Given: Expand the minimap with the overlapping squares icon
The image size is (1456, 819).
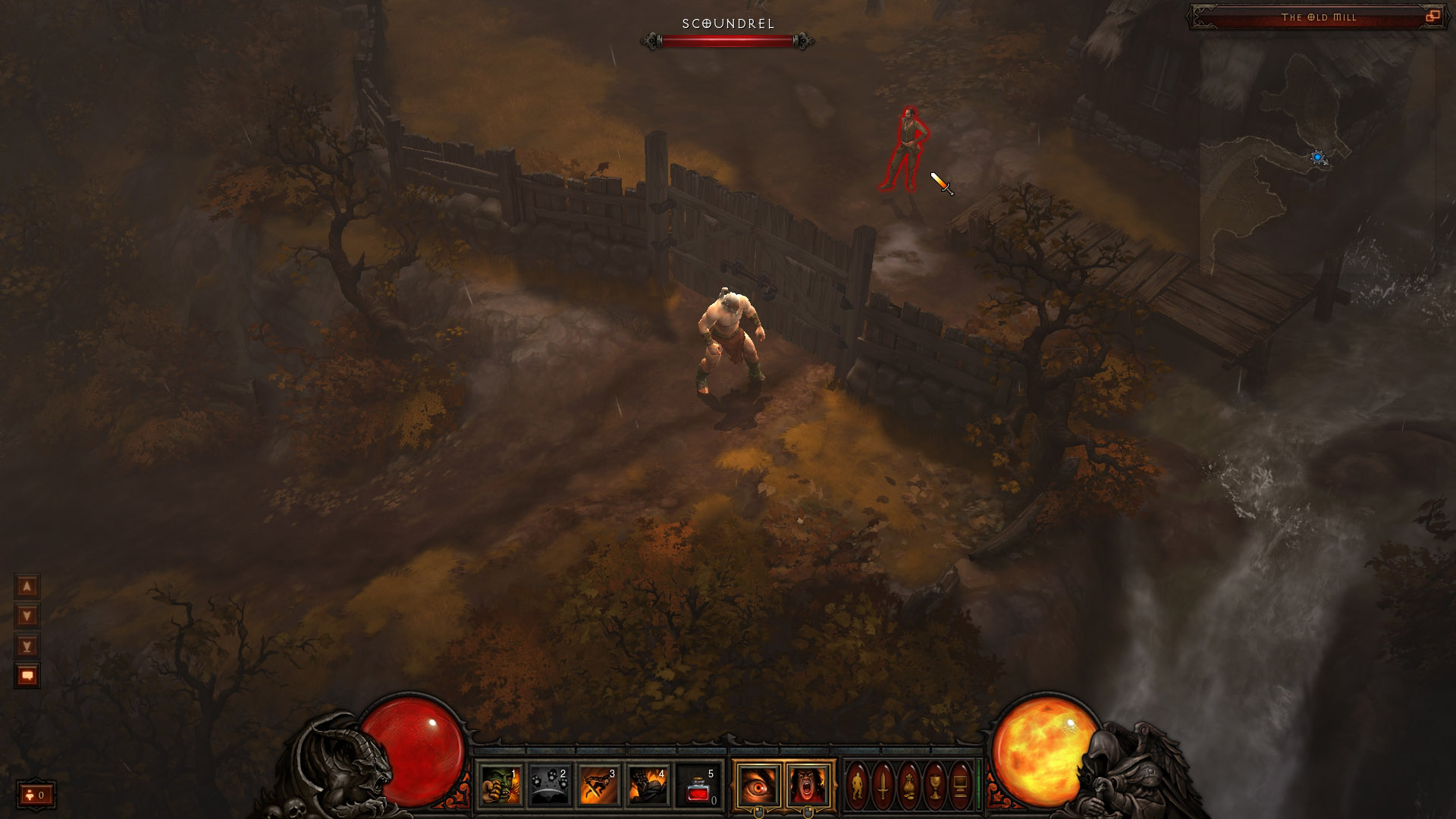Looking at the screenshot, I should tap(1432, 17).
